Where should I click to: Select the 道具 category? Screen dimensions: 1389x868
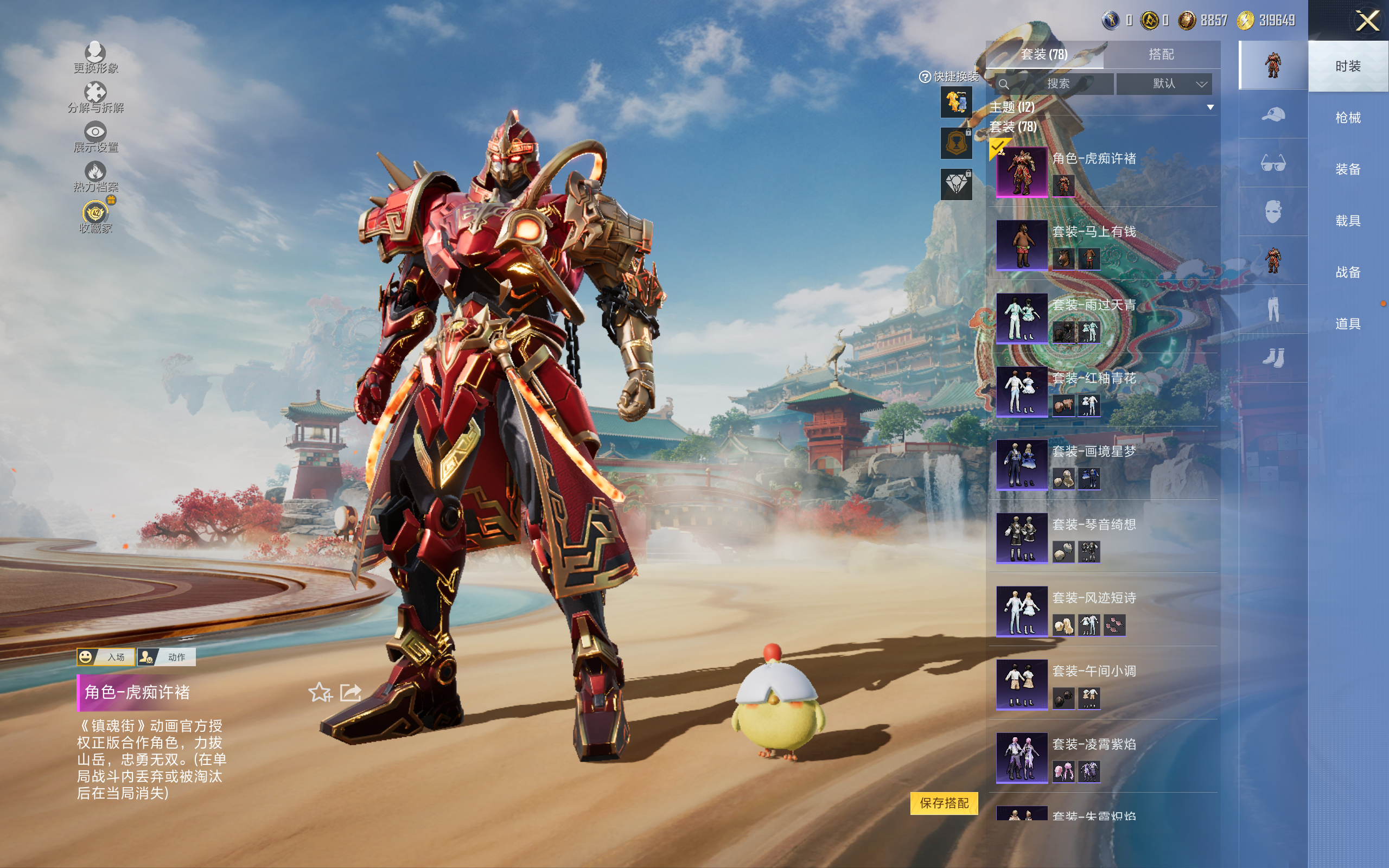(x=1347, y=324)
